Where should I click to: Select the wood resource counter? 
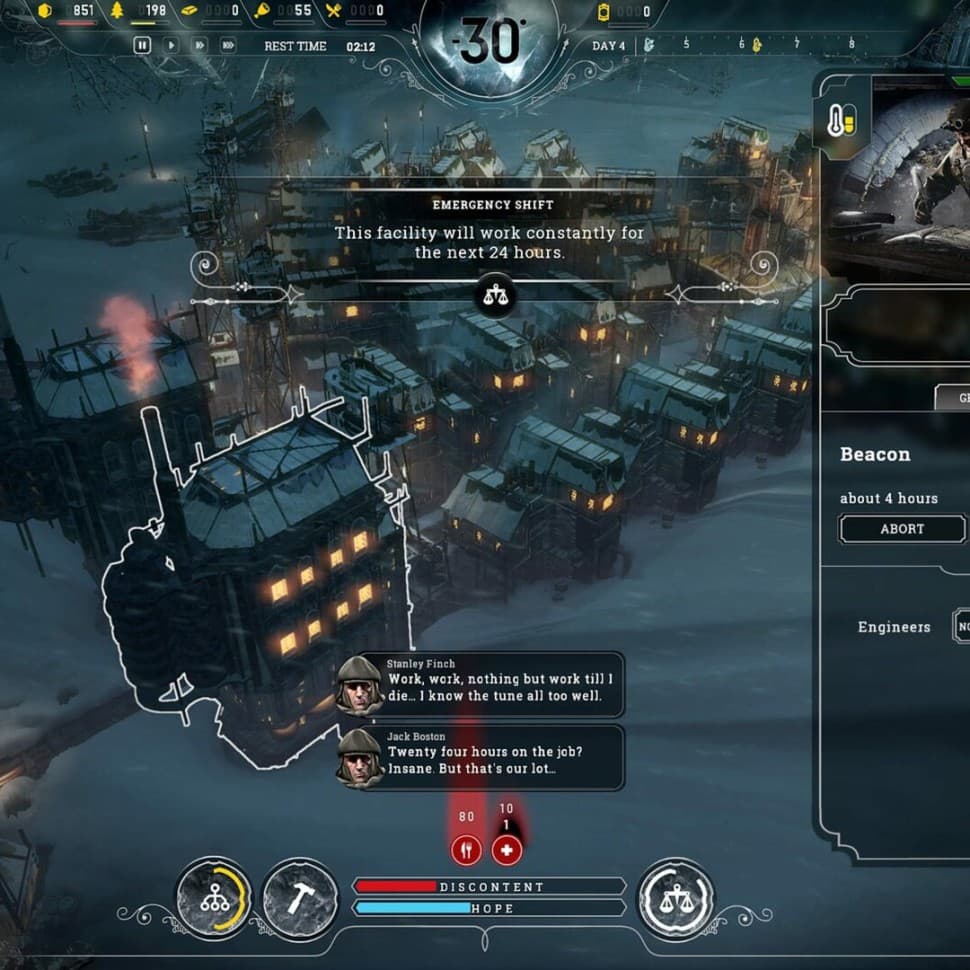pos(142,11)
